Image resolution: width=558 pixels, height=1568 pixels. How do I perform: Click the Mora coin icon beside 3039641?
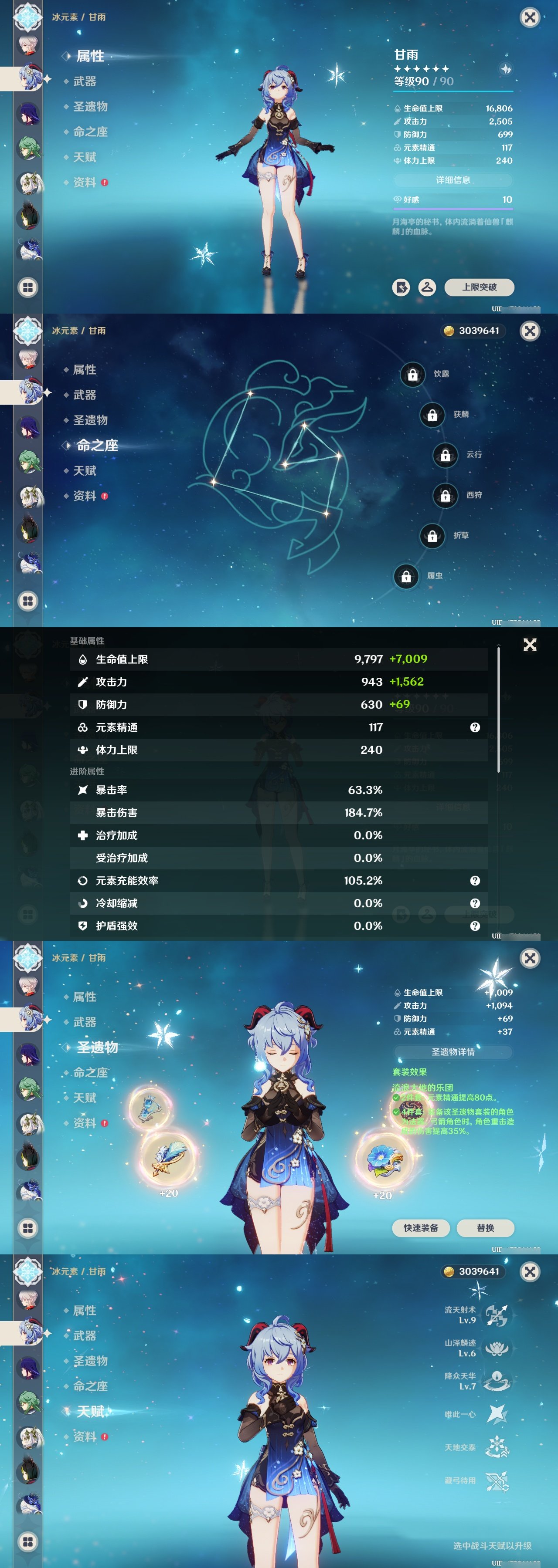pos(449,331)
